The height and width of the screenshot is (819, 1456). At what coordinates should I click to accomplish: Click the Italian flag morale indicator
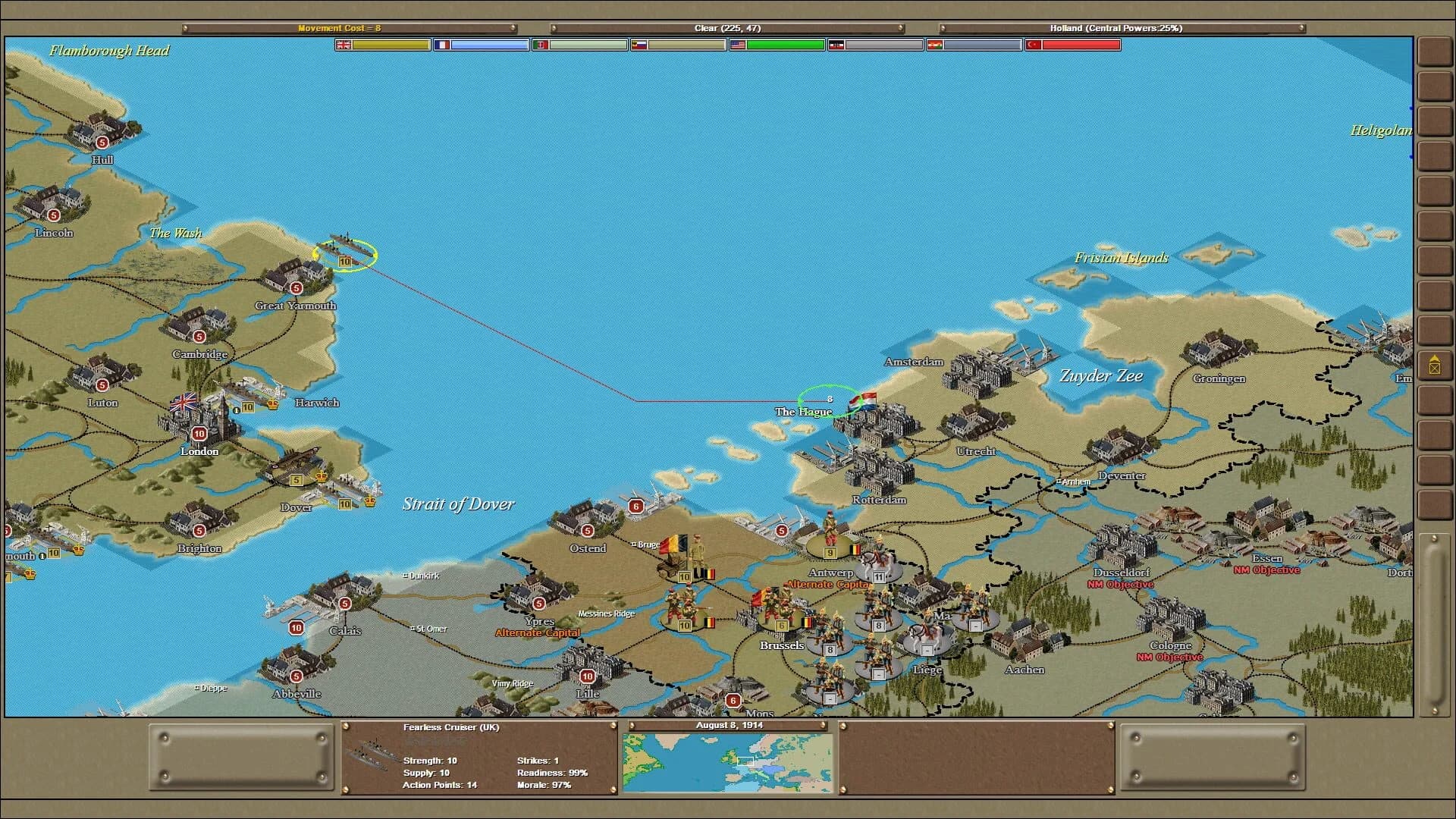click(540, 45)
